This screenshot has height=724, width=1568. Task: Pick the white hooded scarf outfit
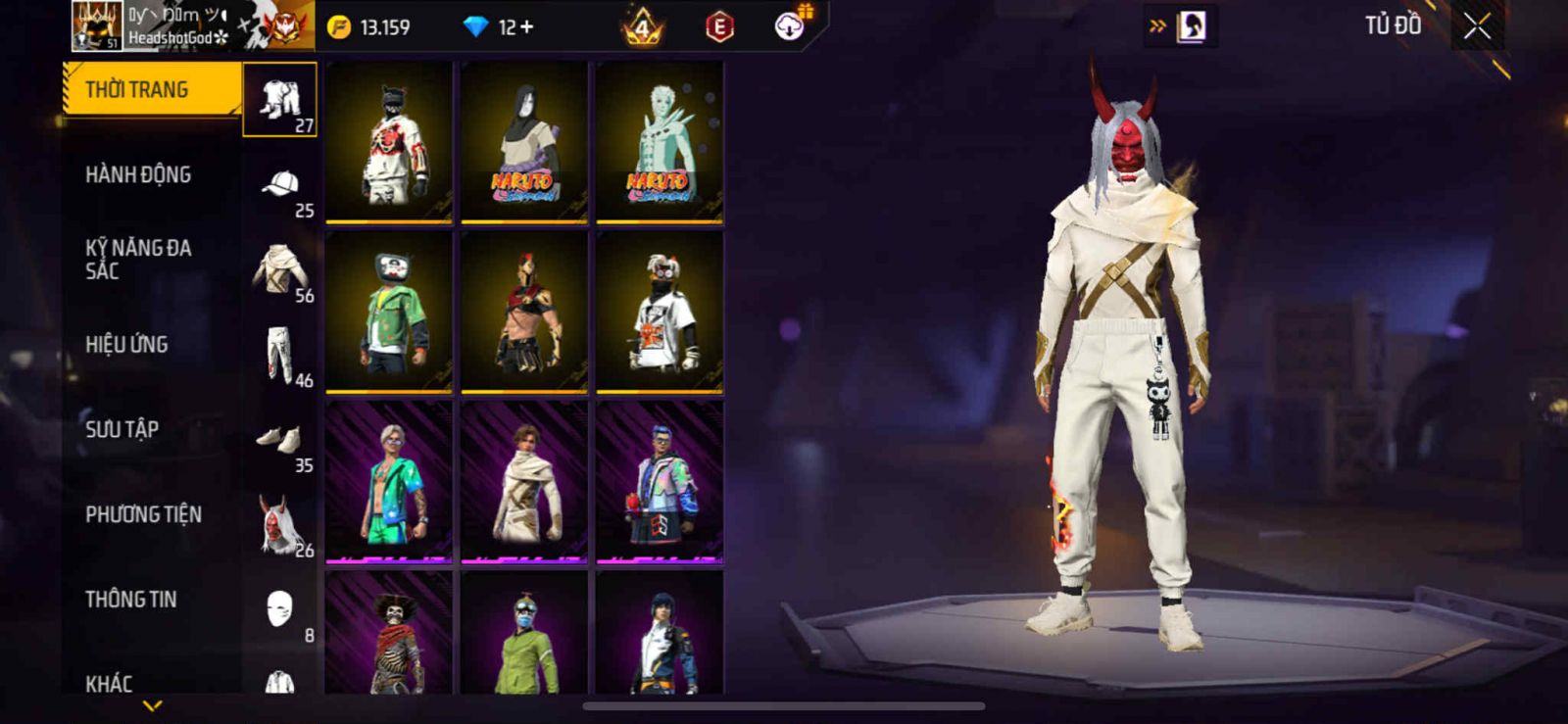(524, 481)
